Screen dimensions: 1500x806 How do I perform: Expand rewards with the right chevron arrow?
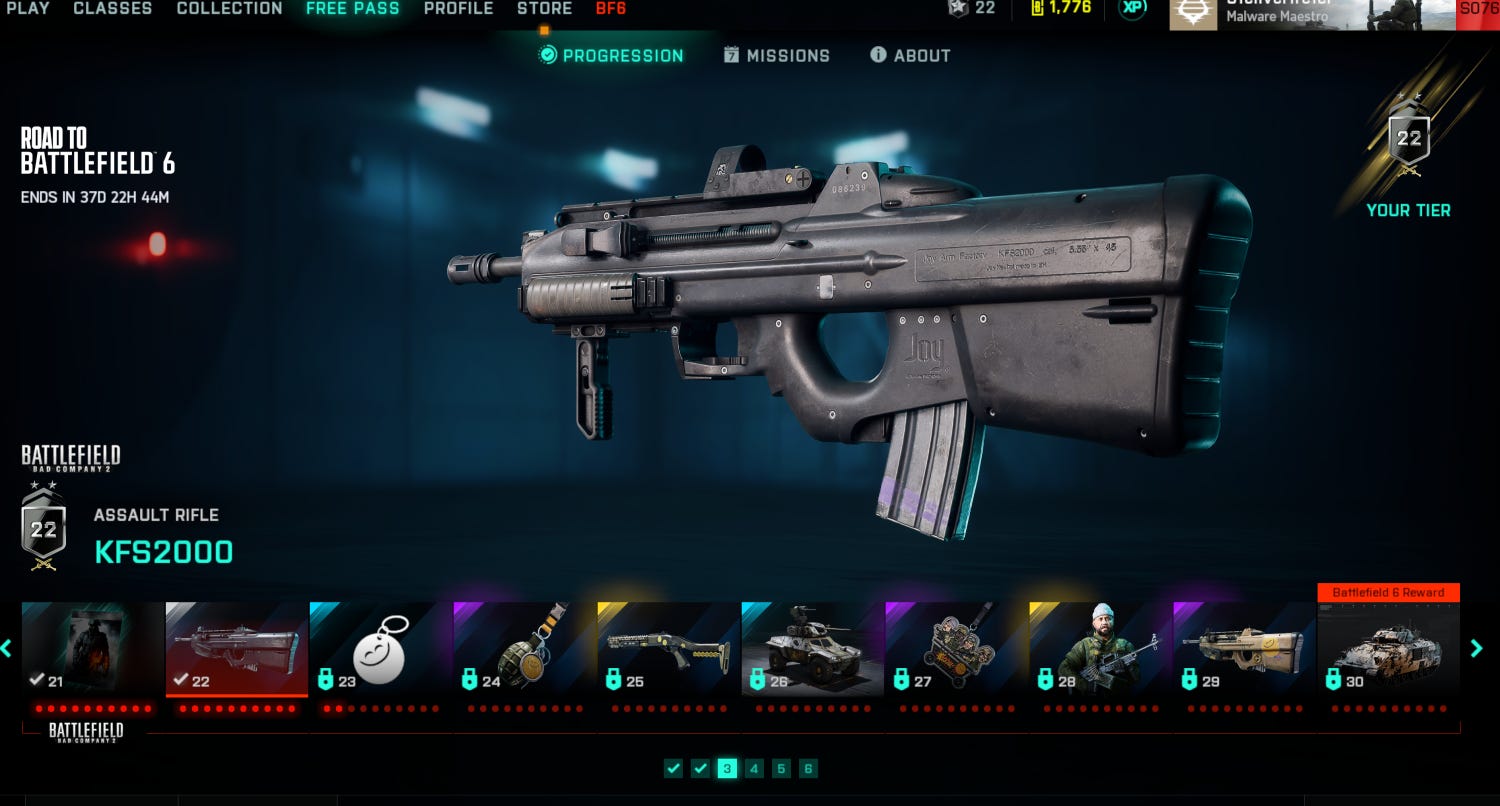click(x=1477, y=648)
